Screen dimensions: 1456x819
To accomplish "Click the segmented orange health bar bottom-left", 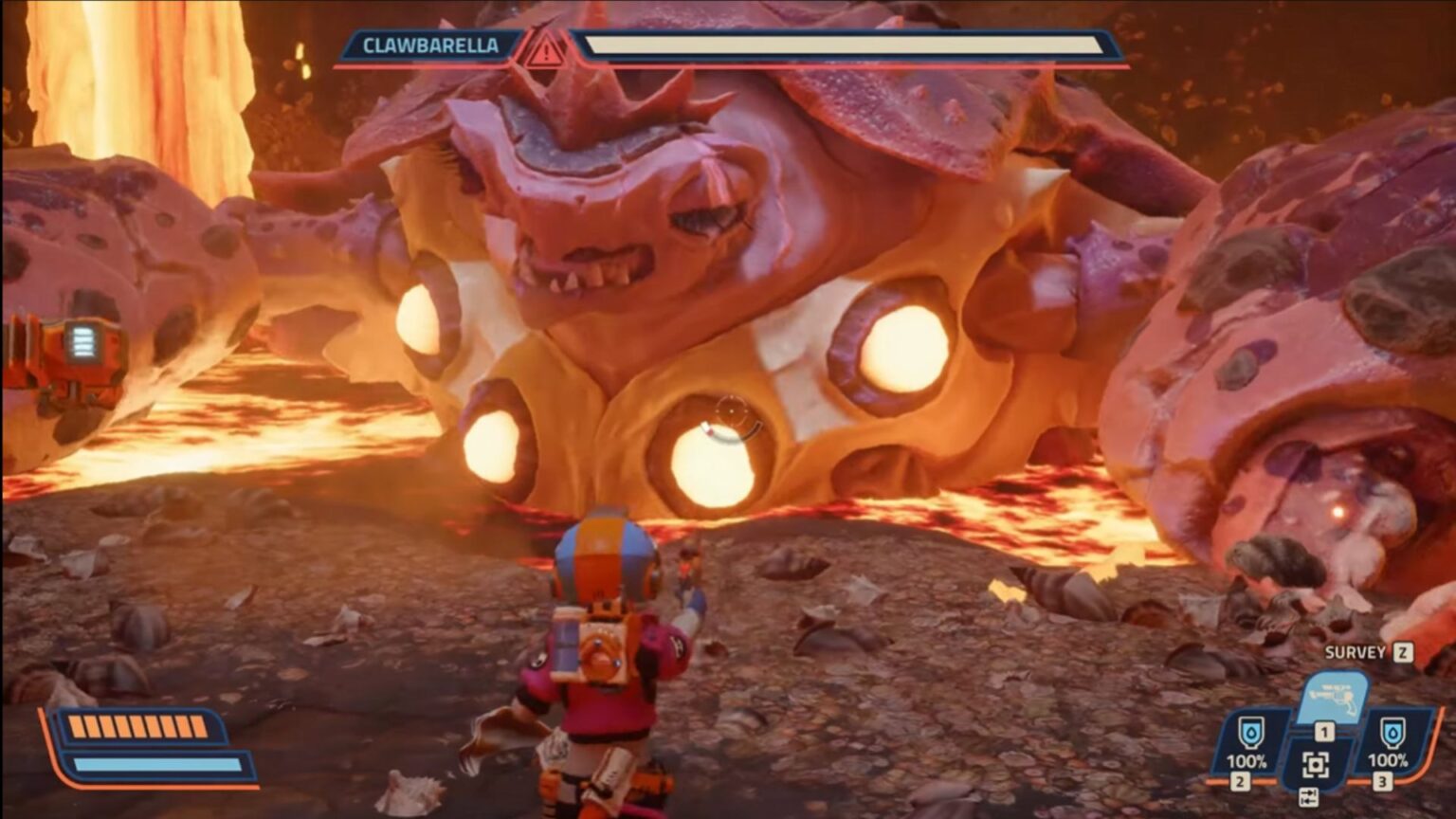I will pos(137,728).
